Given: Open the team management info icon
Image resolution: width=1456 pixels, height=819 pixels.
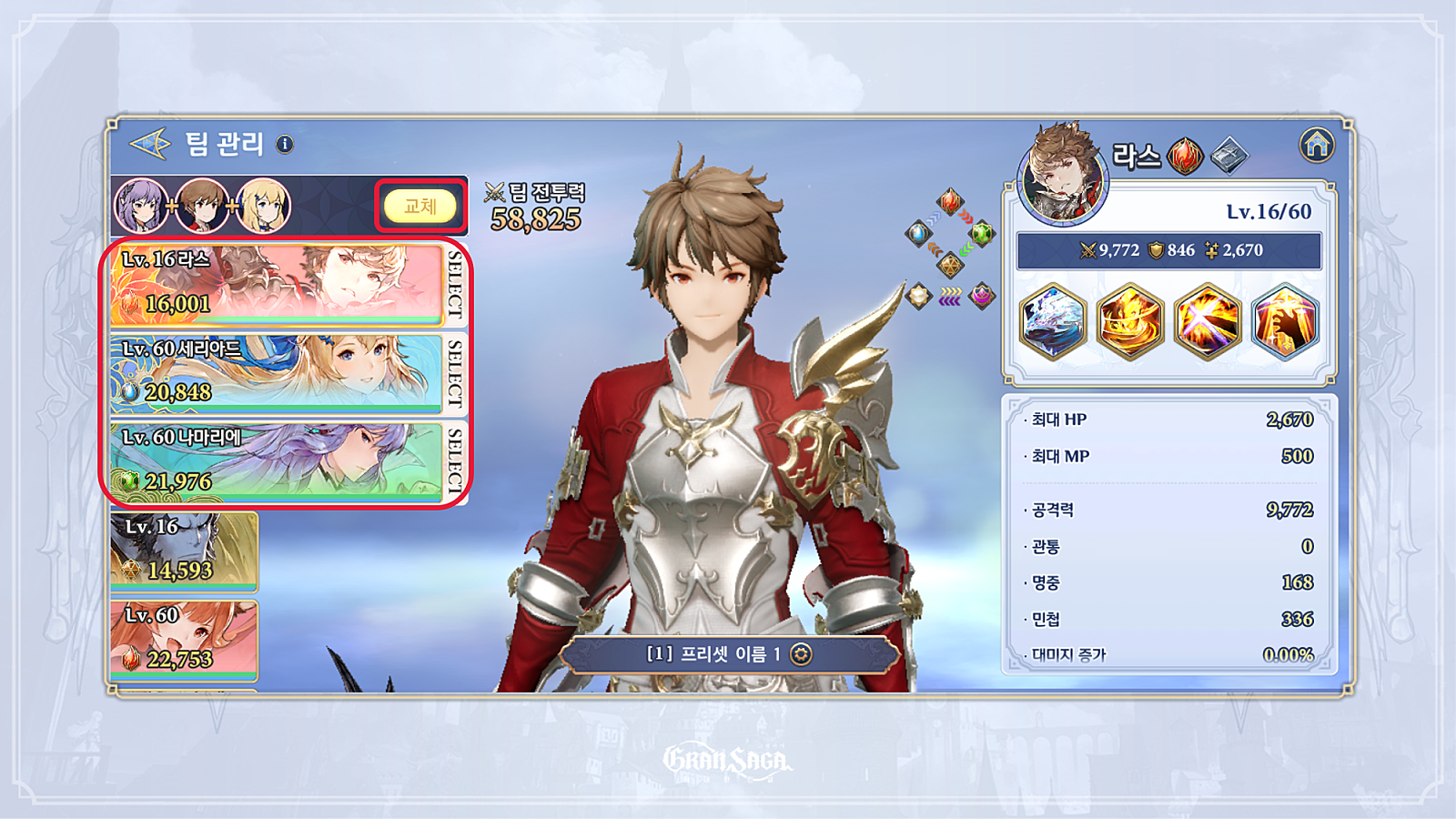Looking at the screenshot, I should [285, 144].
